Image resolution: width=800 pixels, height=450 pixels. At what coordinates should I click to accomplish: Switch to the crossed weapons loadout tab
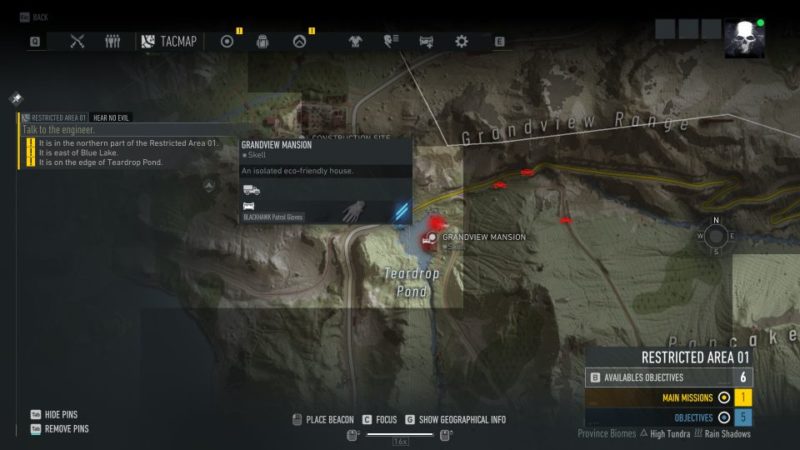point(78,41)
